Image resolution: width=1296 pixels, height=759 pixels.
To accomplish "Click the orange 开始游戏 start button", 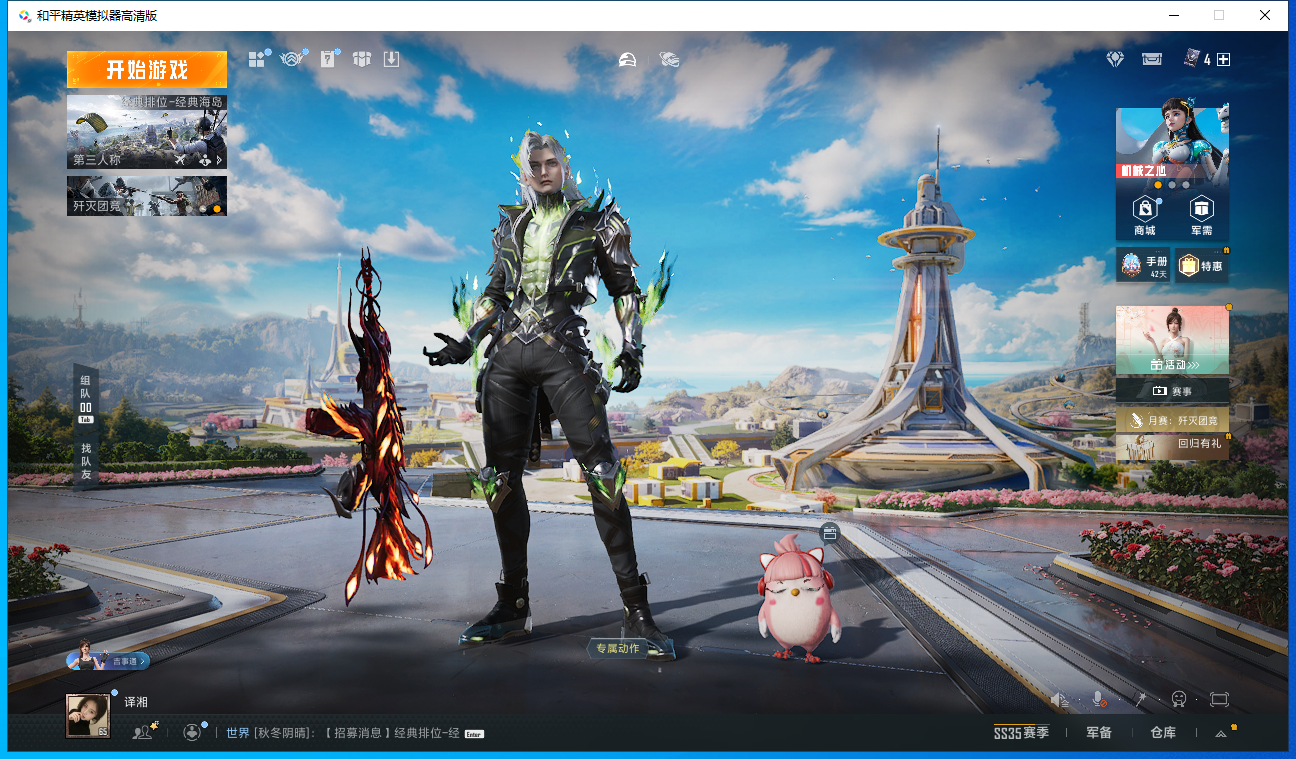I will (x=147, y=69).
